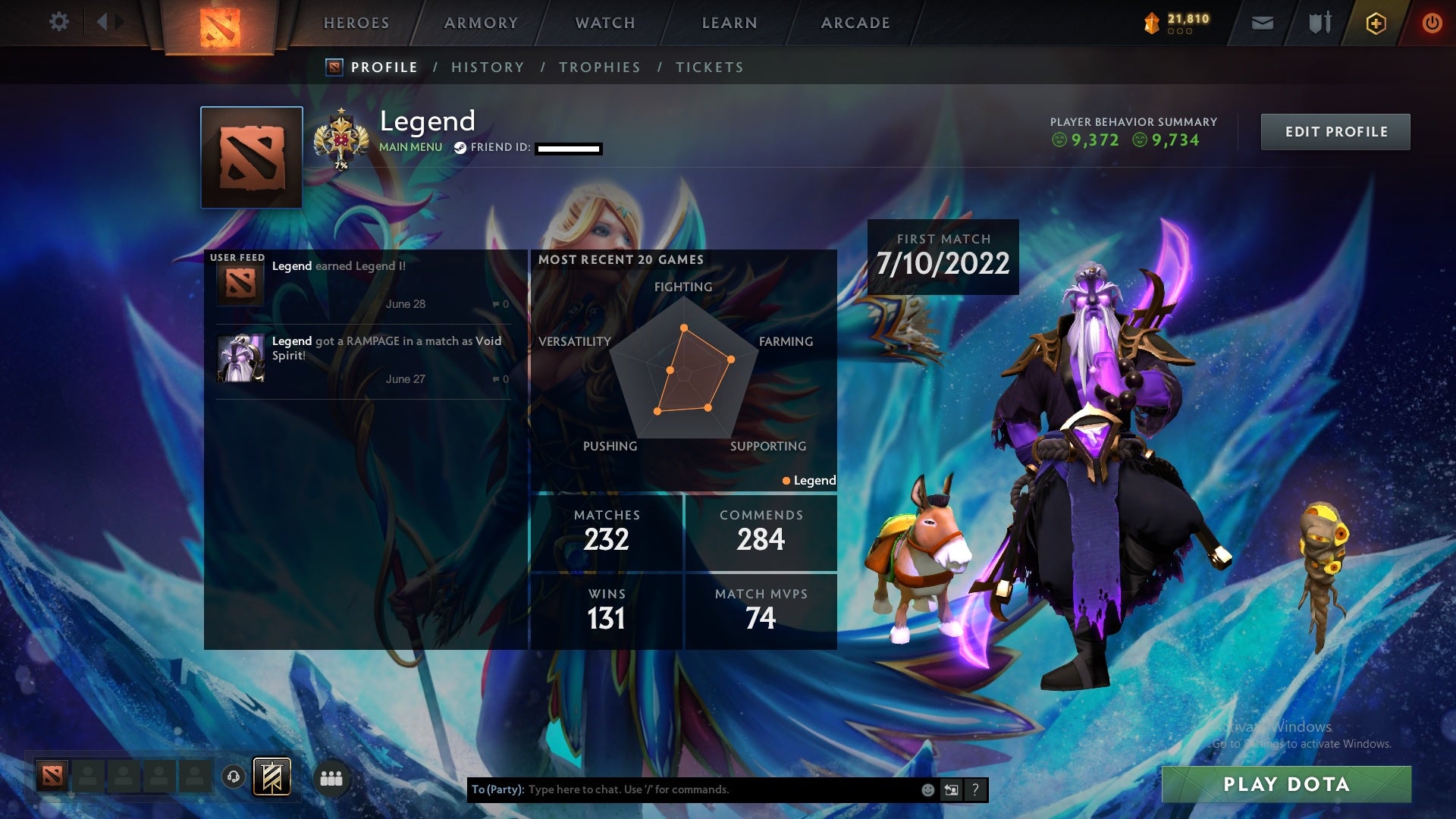Open the ARCADE menu item
The height and width of the screenshot is (819, 1456).
[855, 23]
